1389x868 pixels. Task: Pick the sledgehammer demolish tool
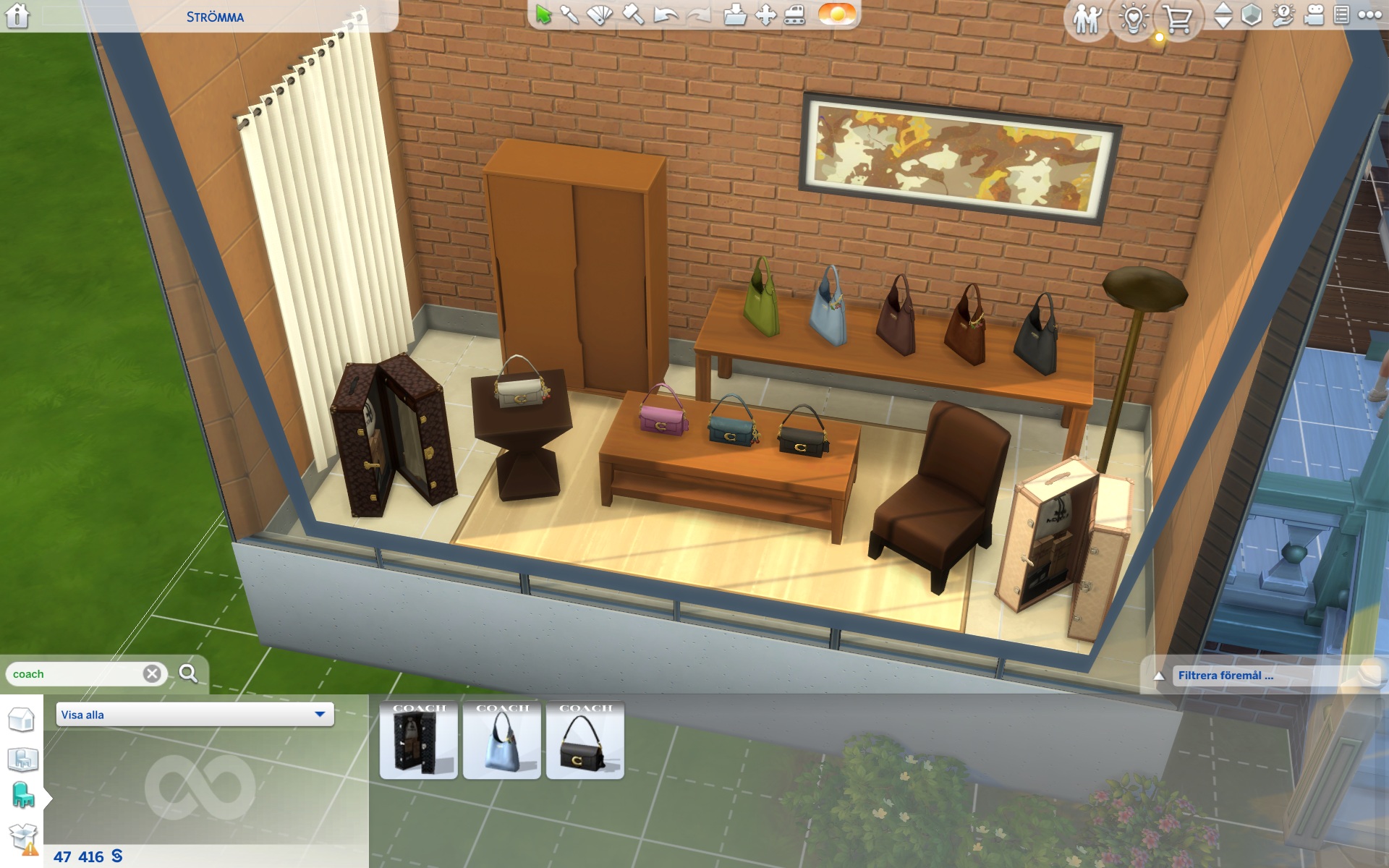pyautogui.click(x=633, y=14)
